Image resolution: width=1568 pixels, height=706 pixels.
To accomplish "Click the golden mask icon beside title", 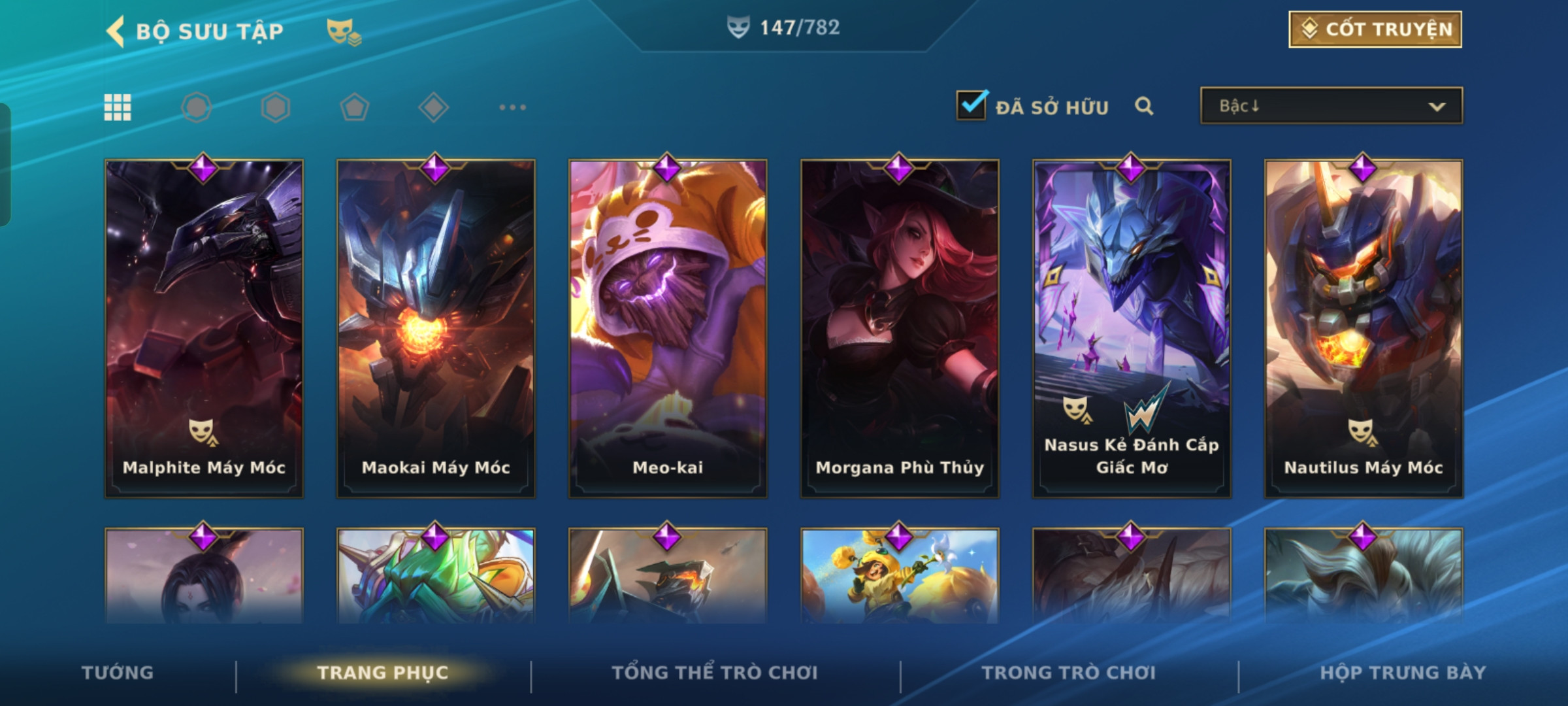I will (344, 31).
